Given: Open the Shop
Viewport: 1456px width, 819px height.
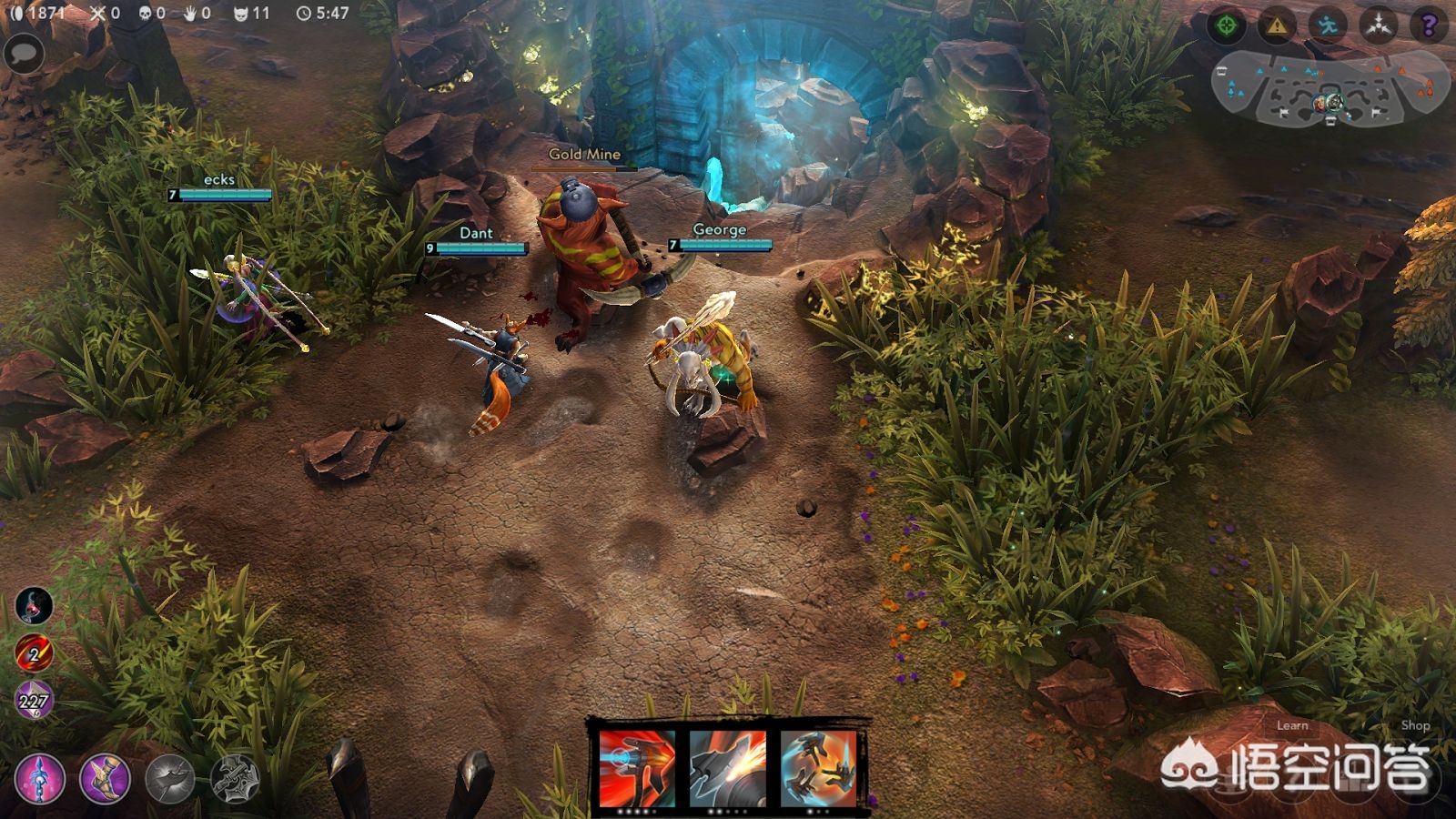Looking at the screenshot, I should pos(1415,725).
